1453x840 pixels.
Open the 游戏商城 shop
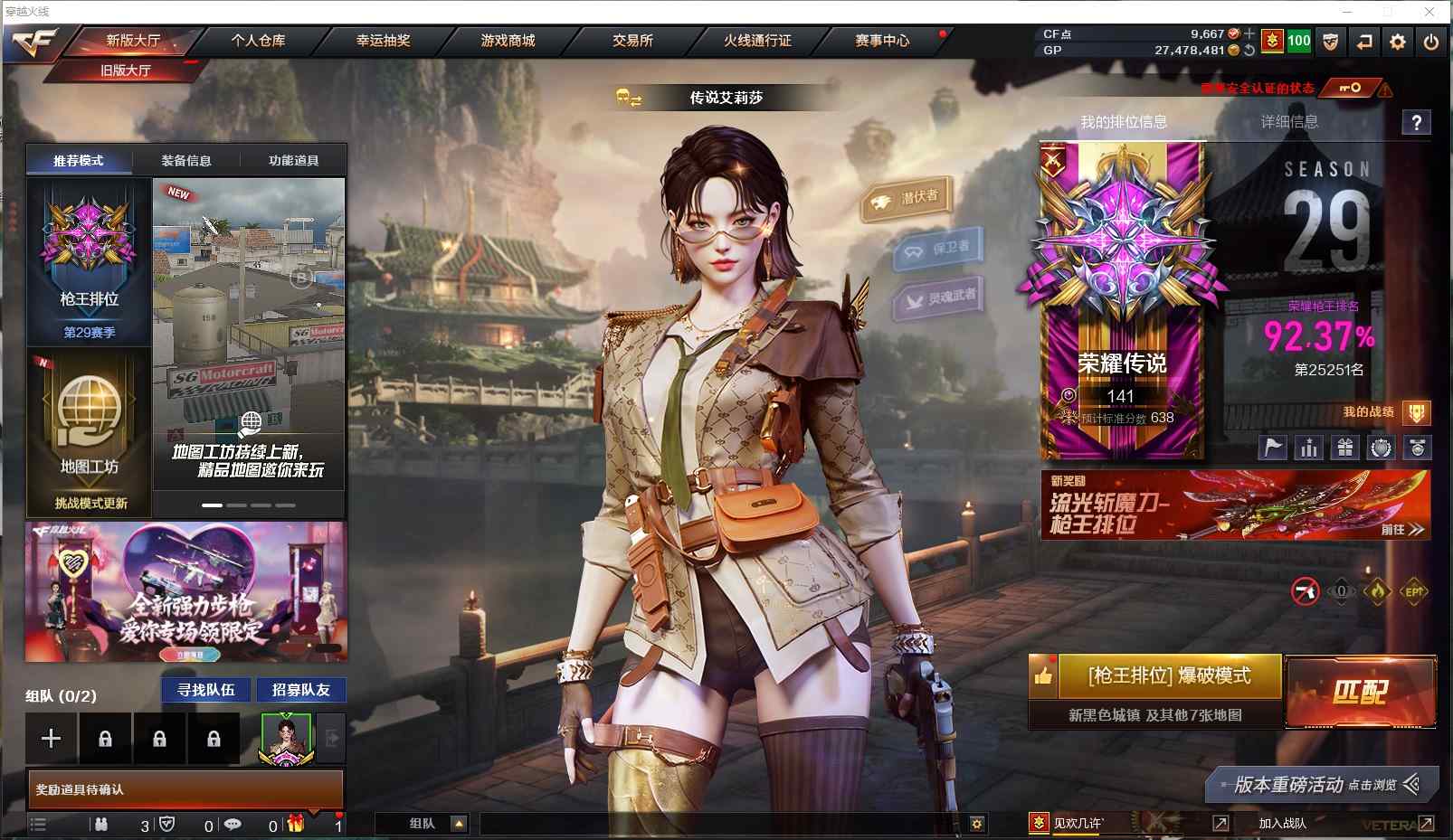508,41
